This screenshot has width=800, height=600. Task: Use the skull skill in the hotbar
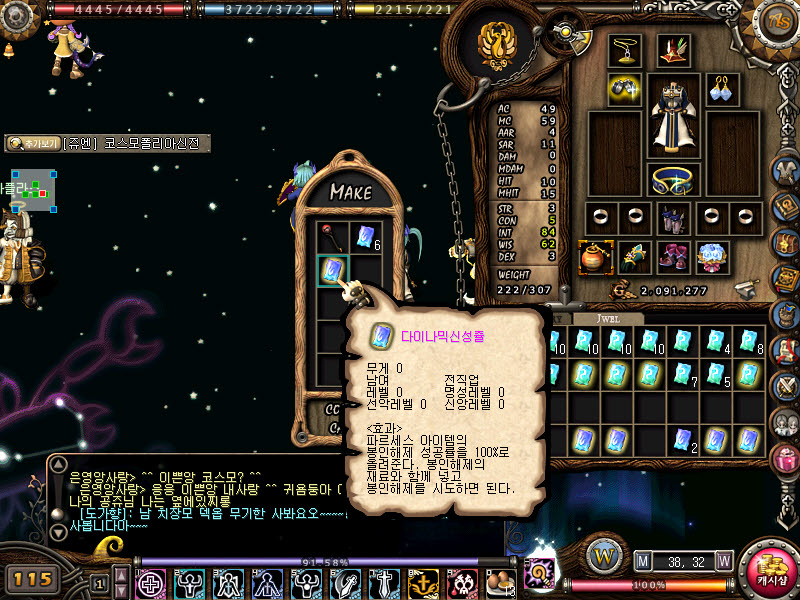click(462, 582)
